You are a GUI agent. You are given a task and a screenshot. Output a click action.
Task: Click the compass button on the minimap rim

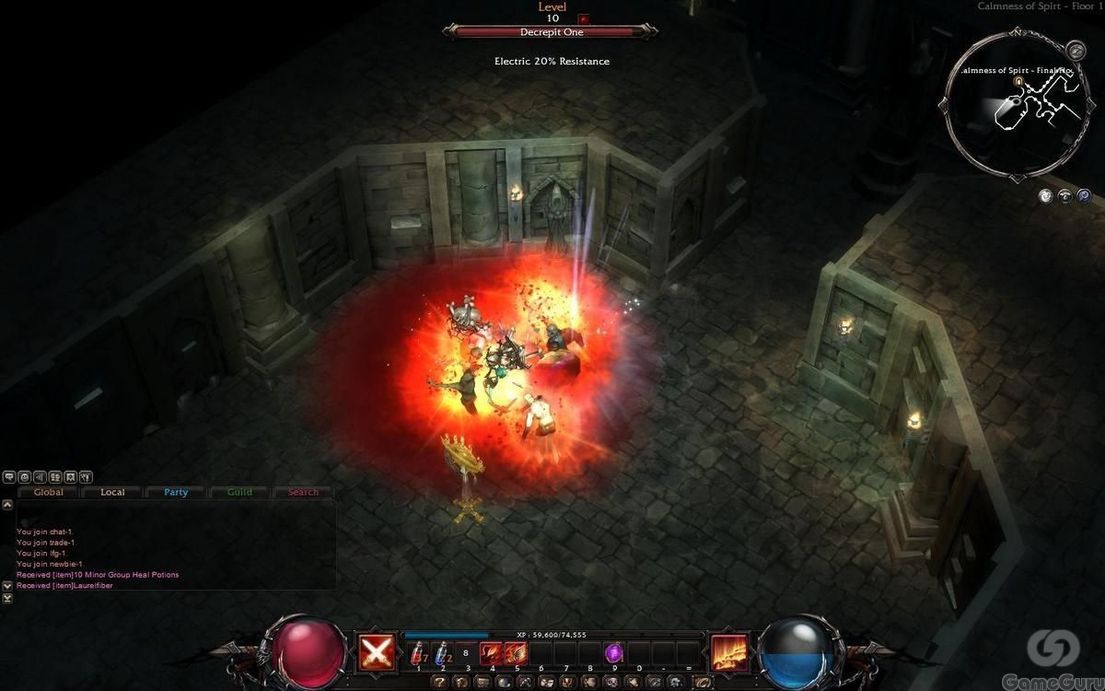tap(1076, 49)
